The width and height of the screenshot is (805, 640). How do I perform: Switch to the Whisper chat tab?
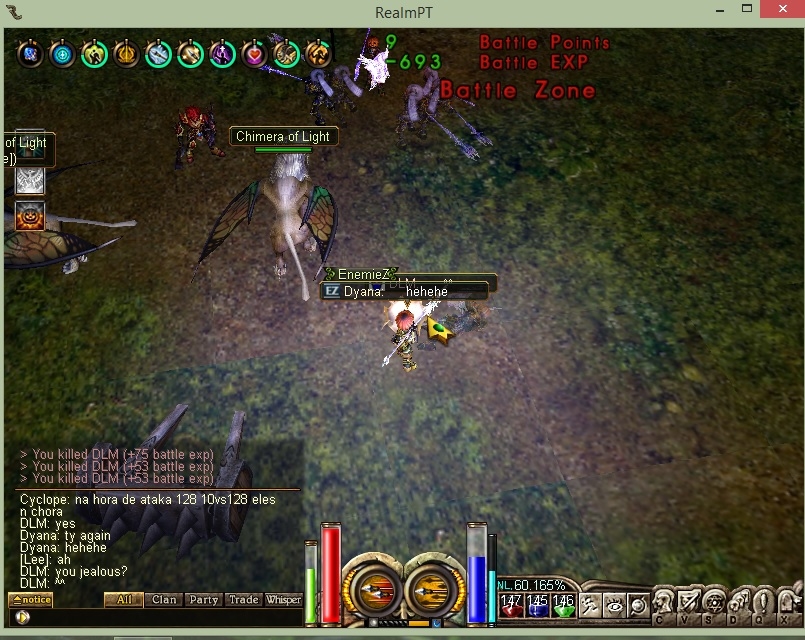(x=283, y=600)
